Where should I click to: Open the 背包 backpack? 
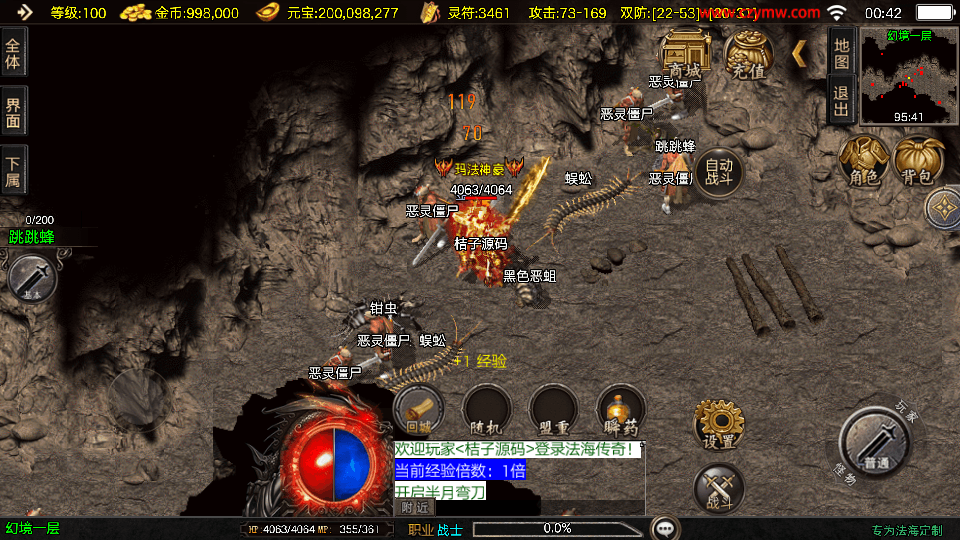pos(918,161)
